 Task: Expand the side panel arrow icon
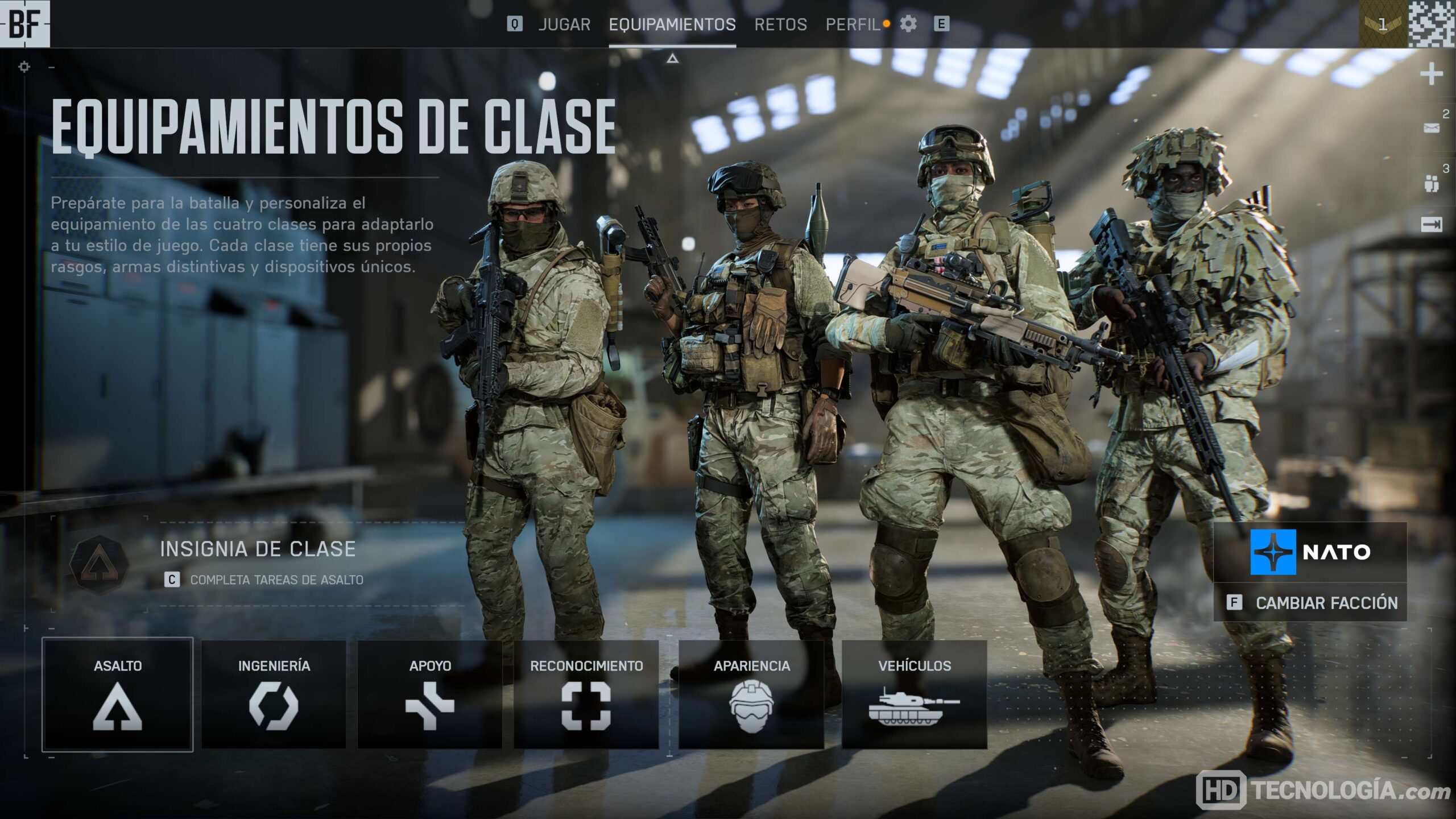click(1431, 225)
